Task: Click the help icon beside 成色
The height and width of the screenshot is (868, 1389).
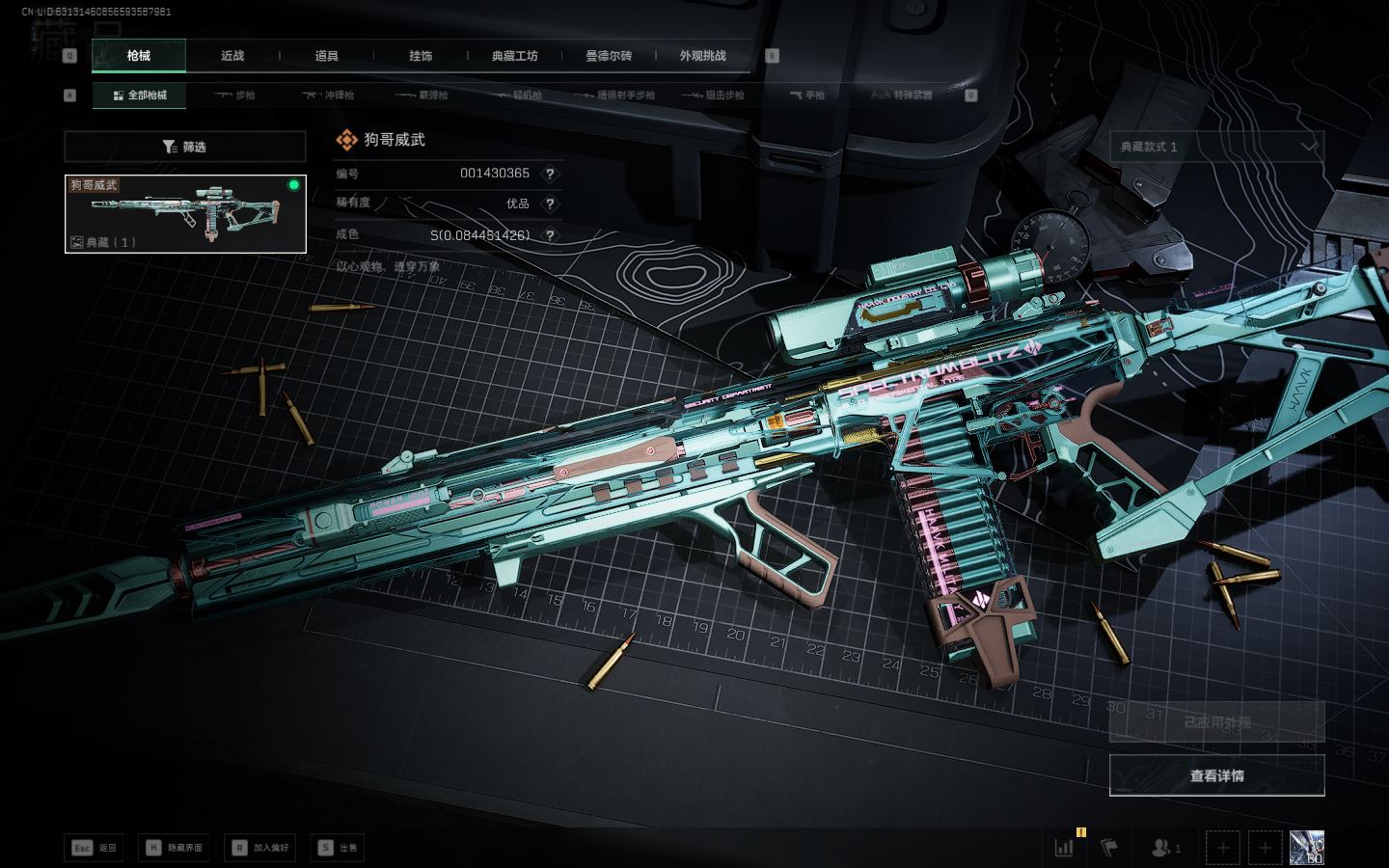Action: (x=550, y=234)
